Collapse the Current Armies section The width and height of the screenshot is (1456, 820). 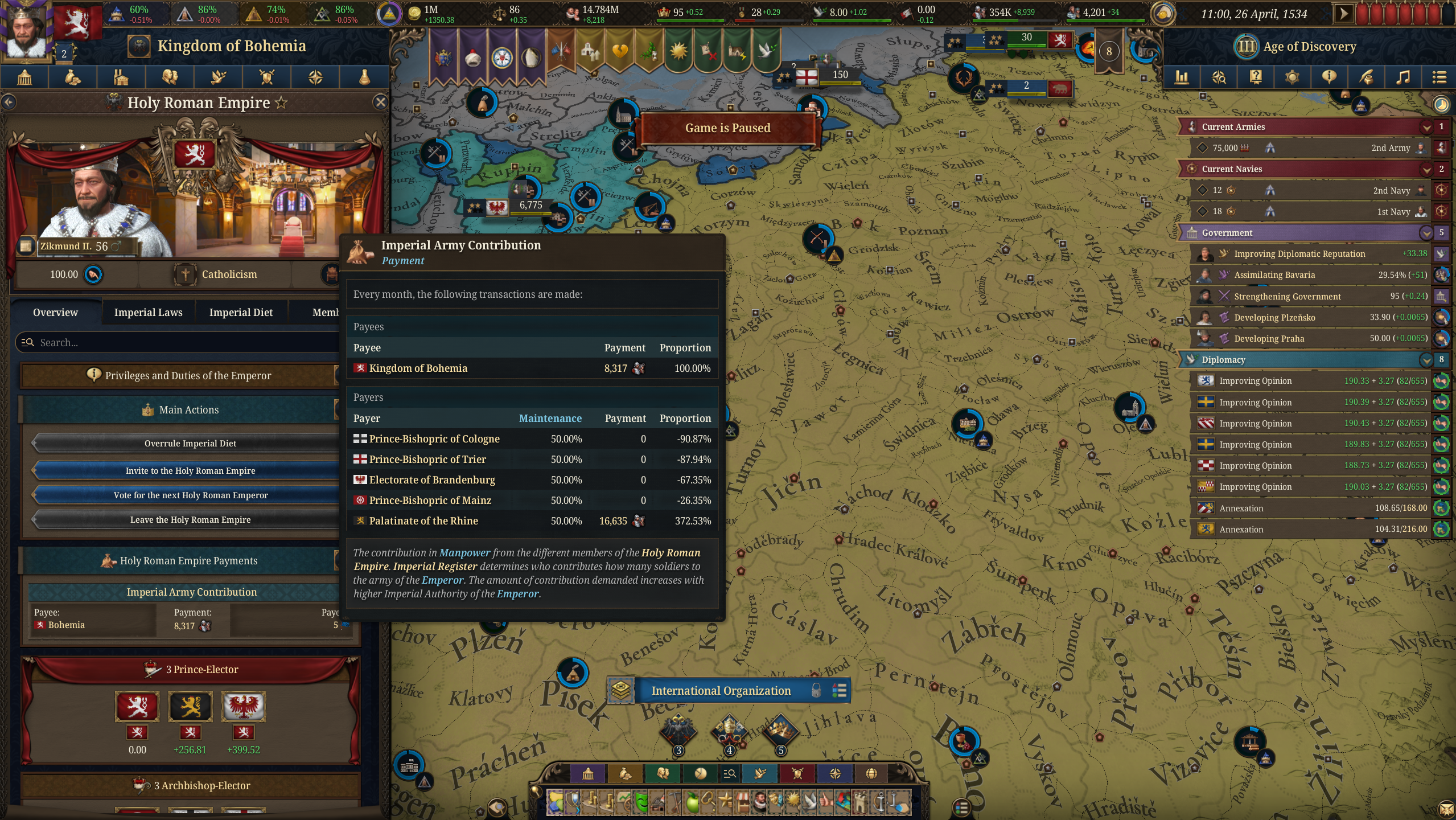tap(1426, 126)
